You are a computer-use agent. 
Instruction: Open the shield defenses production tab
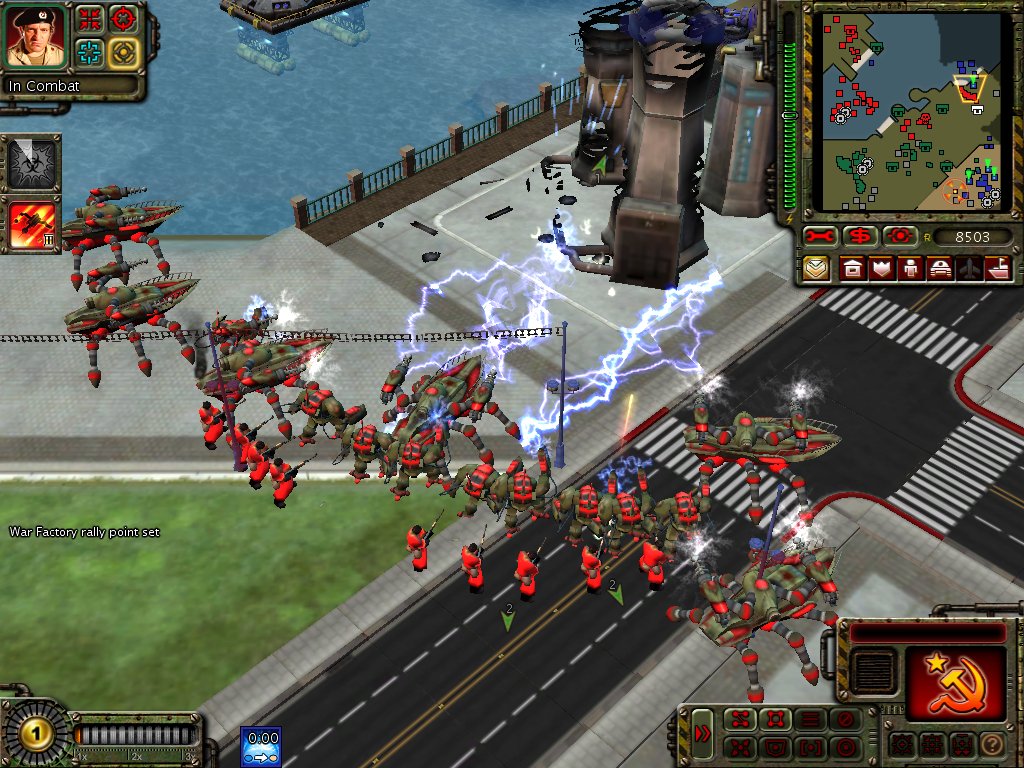pos(881,268)
